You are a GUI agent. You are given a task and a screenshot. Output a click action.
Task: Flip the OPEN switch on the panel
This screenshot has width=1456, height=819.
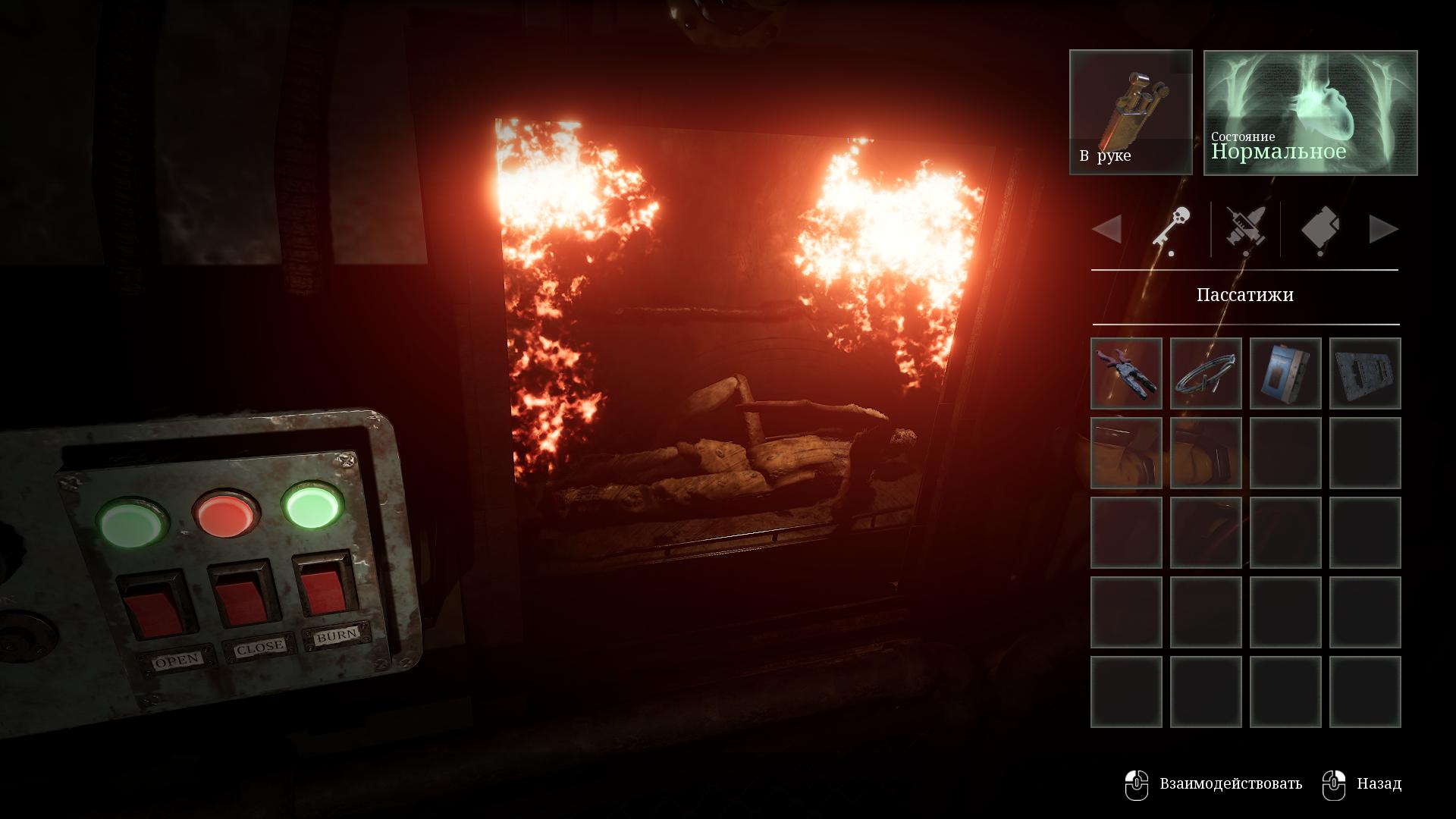point(154,604)
